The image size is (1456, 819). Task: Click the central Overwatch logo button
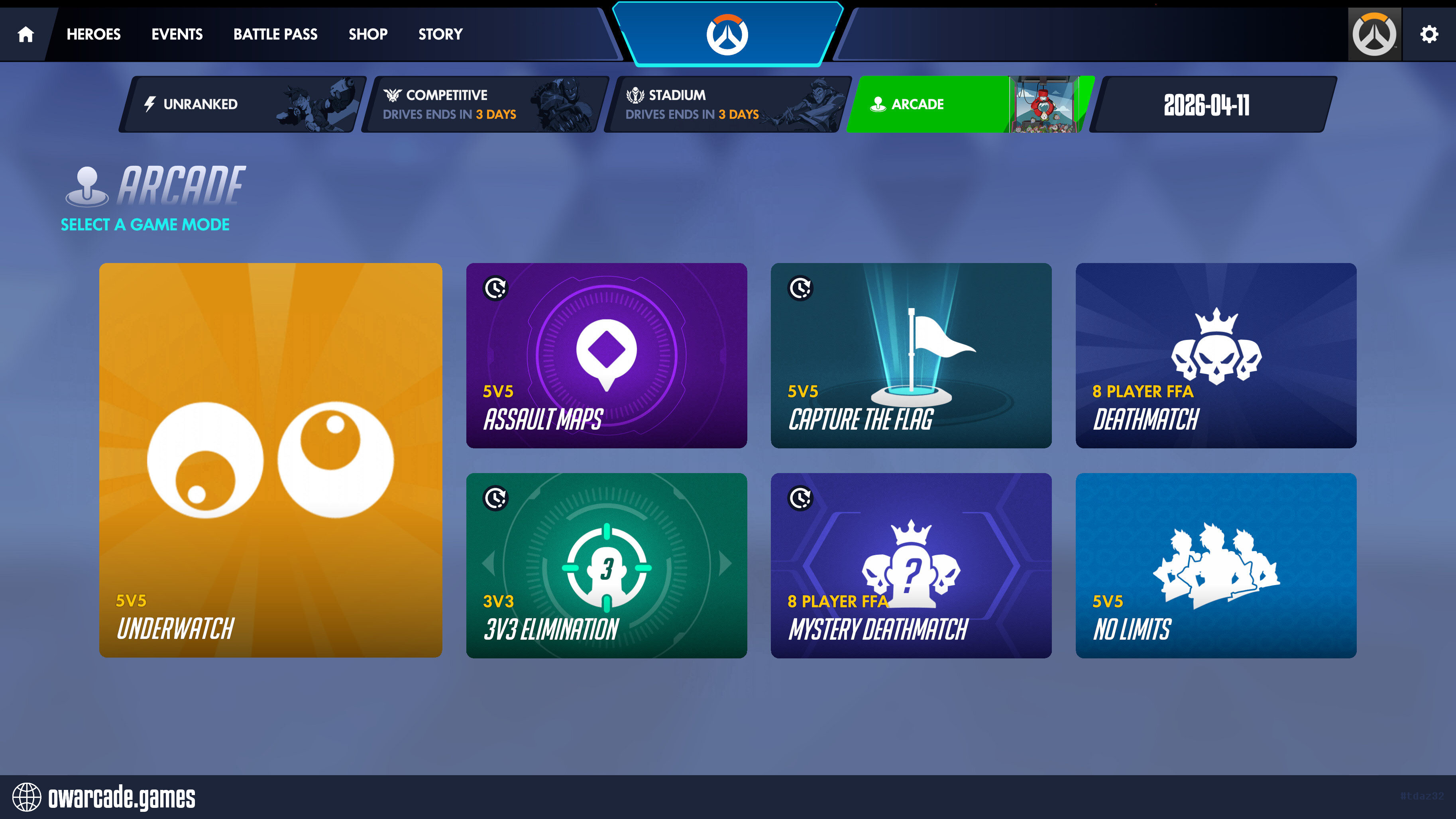[727, 35]
